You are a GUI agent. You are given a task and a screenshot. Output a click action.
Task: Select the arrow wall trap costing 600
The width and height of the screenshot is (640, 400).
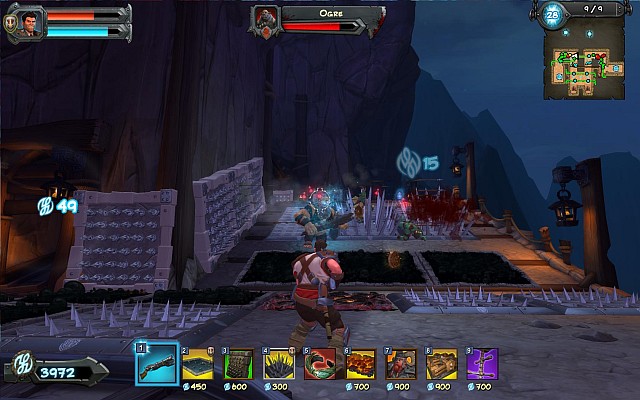[238, 364]
